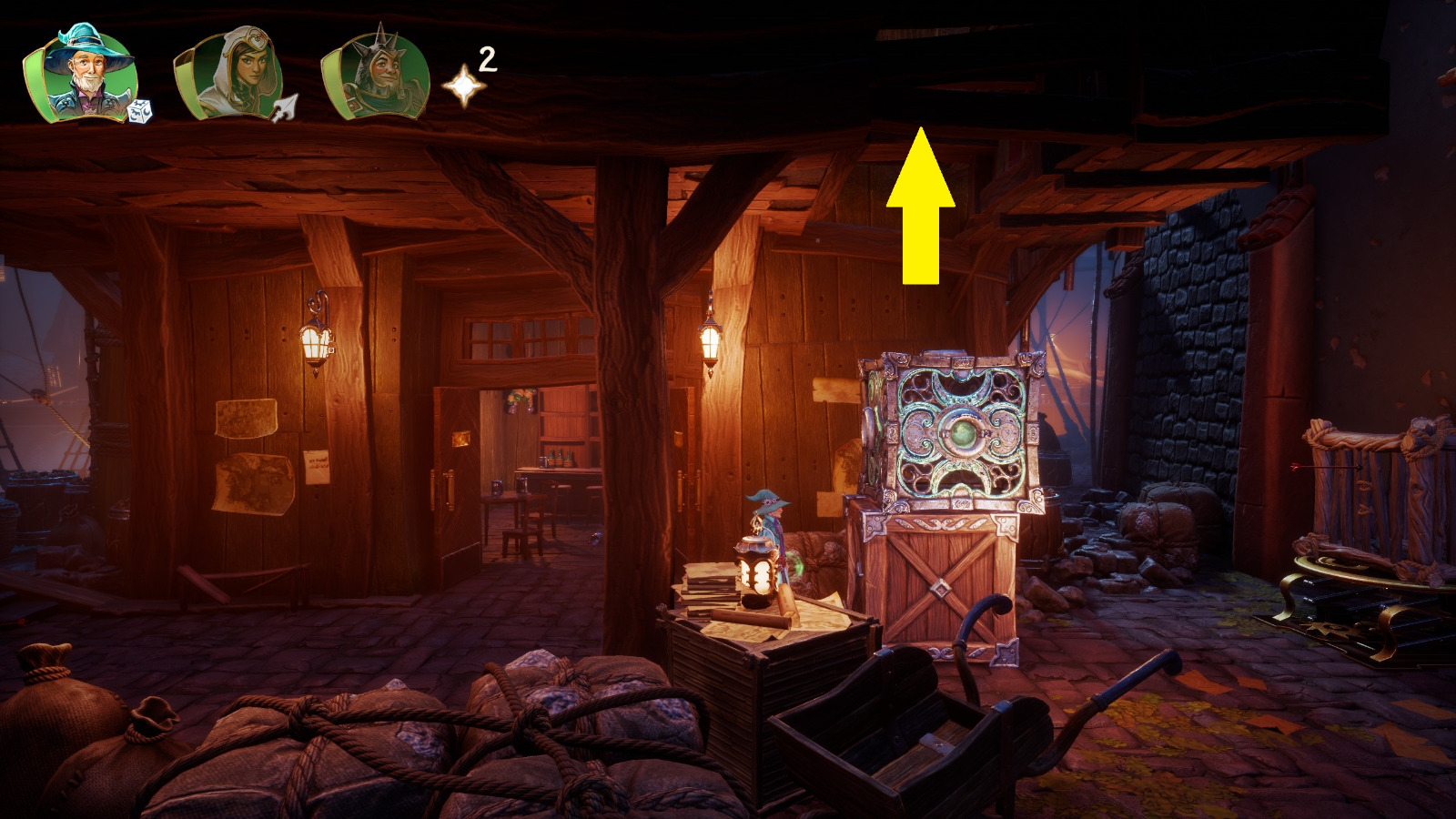Click the glowing sparkle experience icon
The width and height of the screenshot is (1456, 819).
pyautogui.click(x=465, y=86)
